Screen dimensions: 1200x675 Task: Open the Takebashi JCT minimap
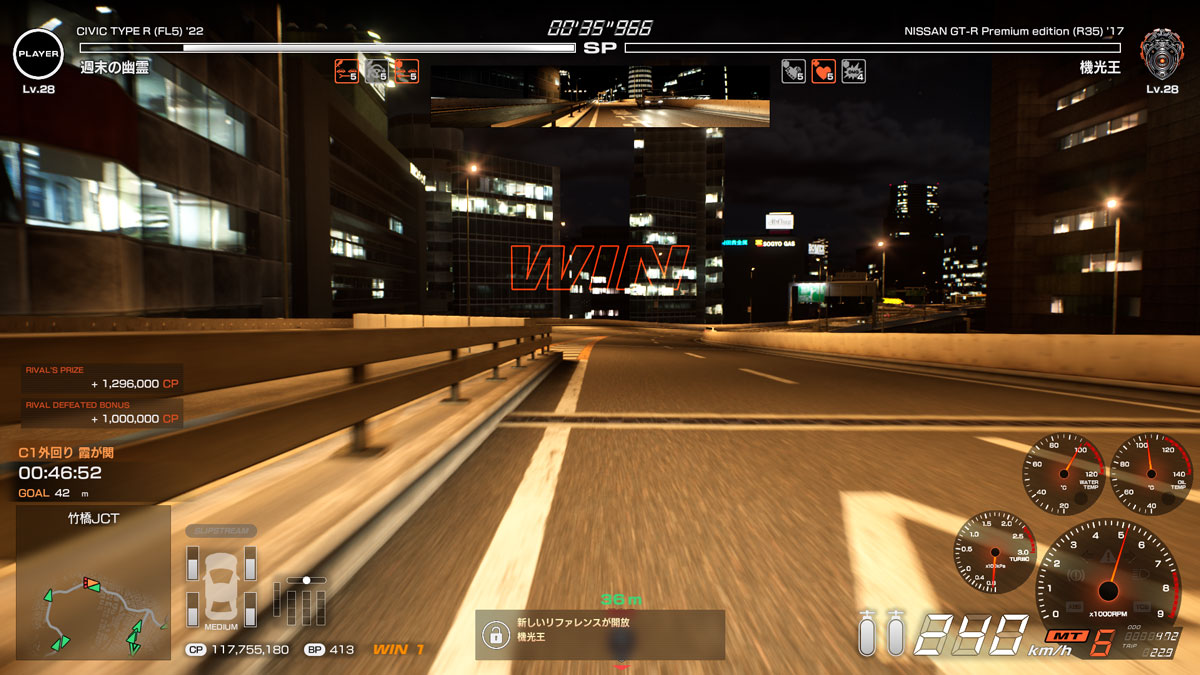[x=93, y=583]
